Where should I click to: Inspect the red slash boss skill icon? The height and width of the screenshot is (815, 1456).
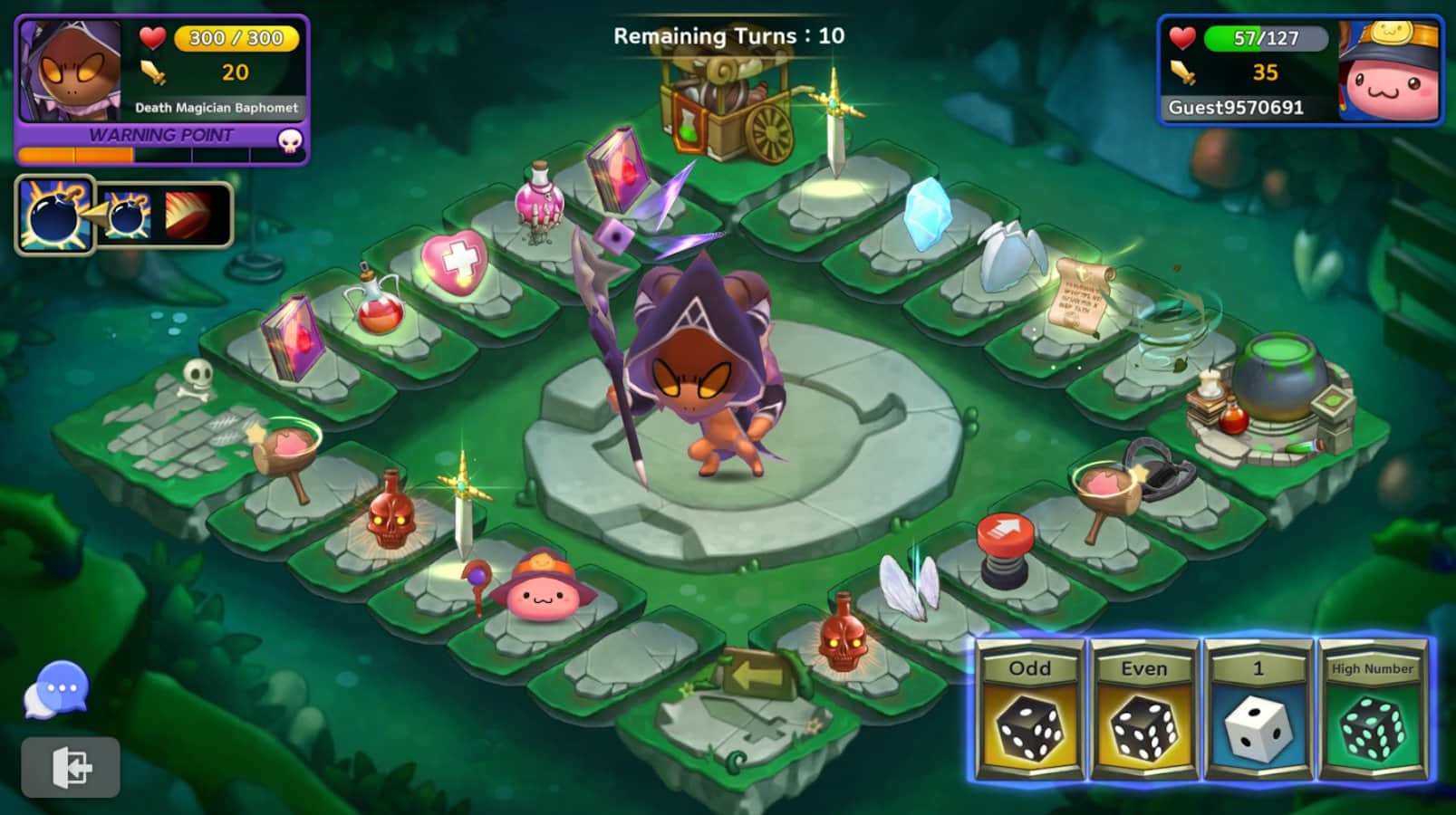coord(188,215)
